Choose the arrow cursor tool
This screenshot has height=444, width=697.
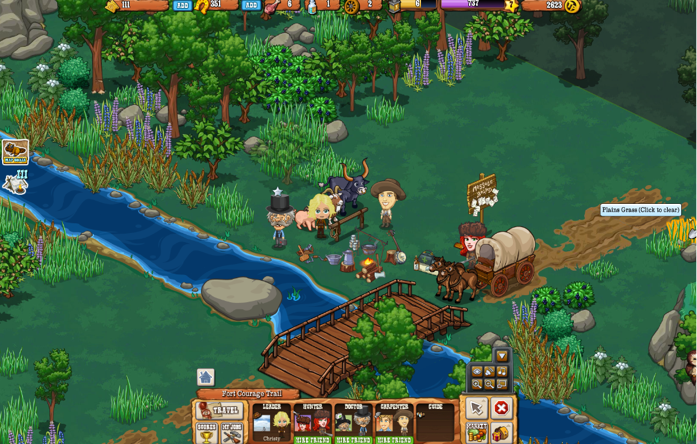[x=476, y=409]
